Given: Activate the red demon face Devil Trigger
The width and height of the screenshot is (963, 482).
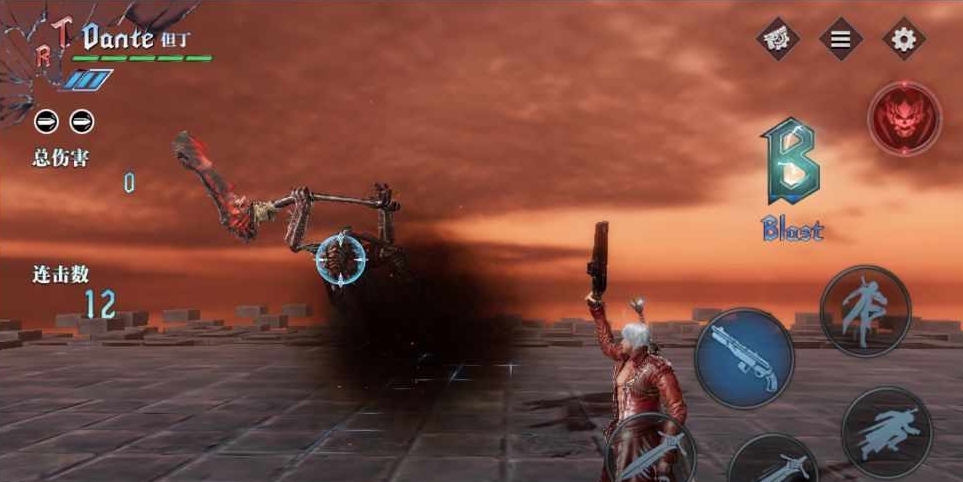Looking at the screenshot, I should point(904,118).
